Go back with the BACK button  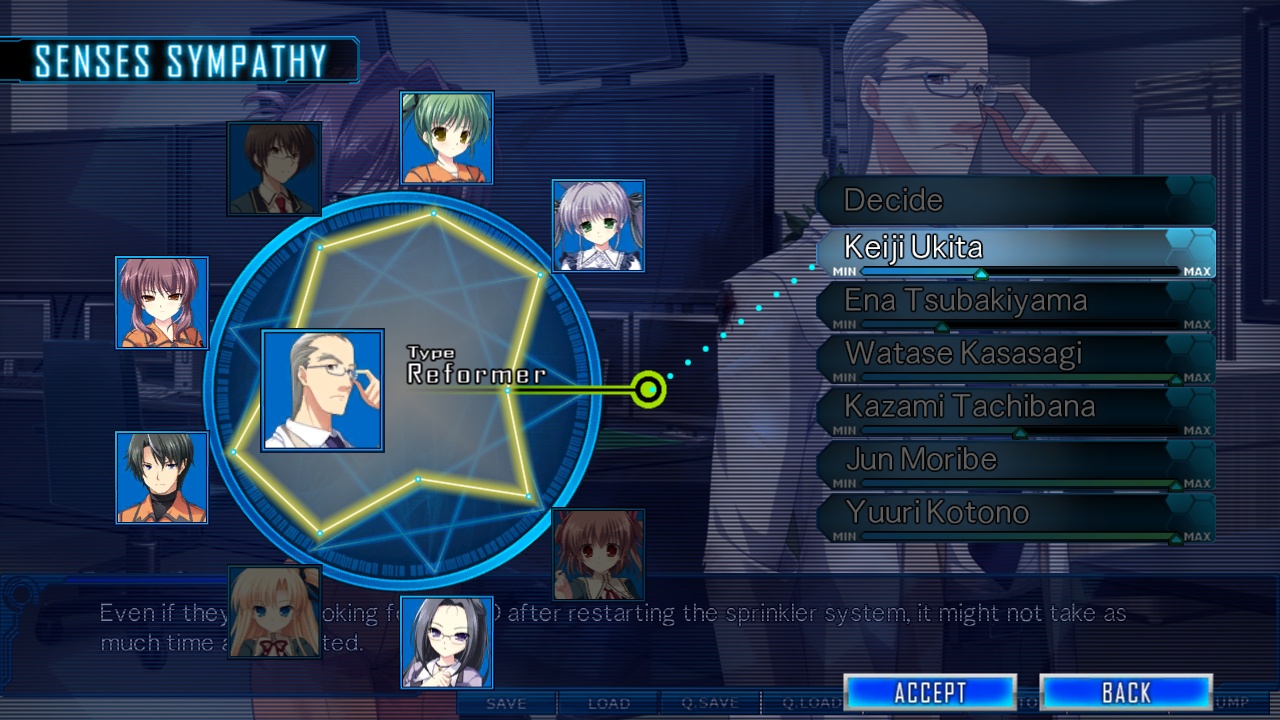click(x=1126, y=692)
